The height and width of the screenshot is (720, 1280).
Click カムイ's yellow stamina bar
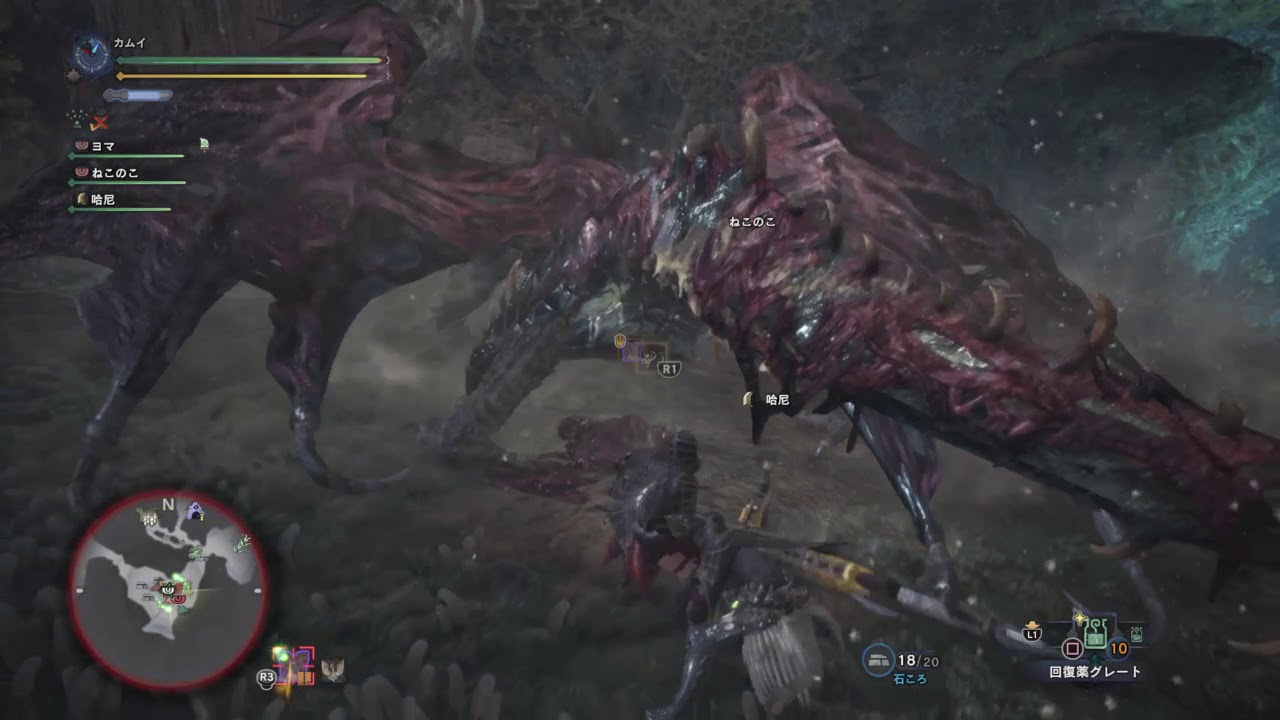[240, 74]
